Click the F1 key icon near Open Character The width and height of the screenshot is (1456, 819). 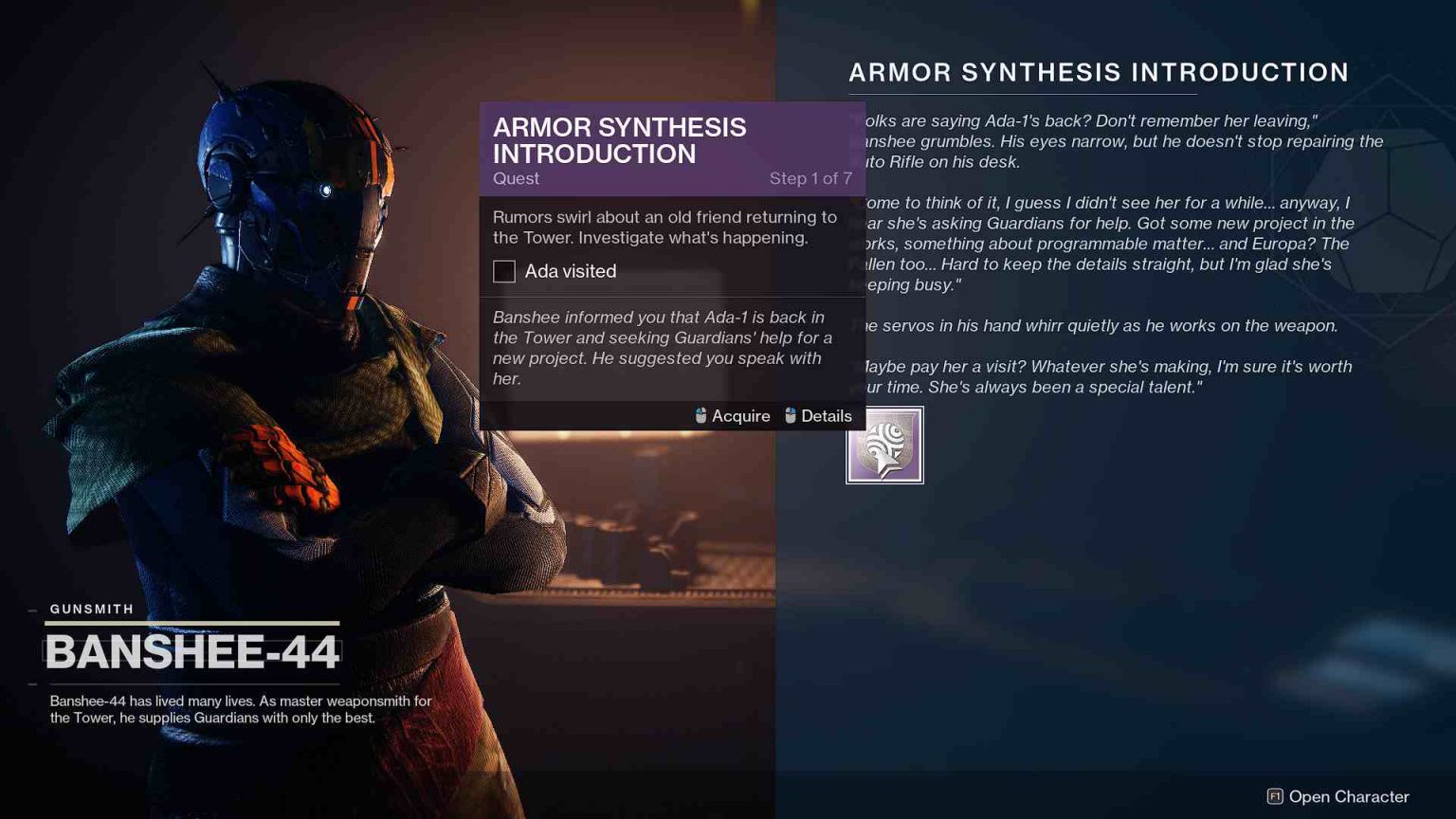click(x=1274, y=797)
